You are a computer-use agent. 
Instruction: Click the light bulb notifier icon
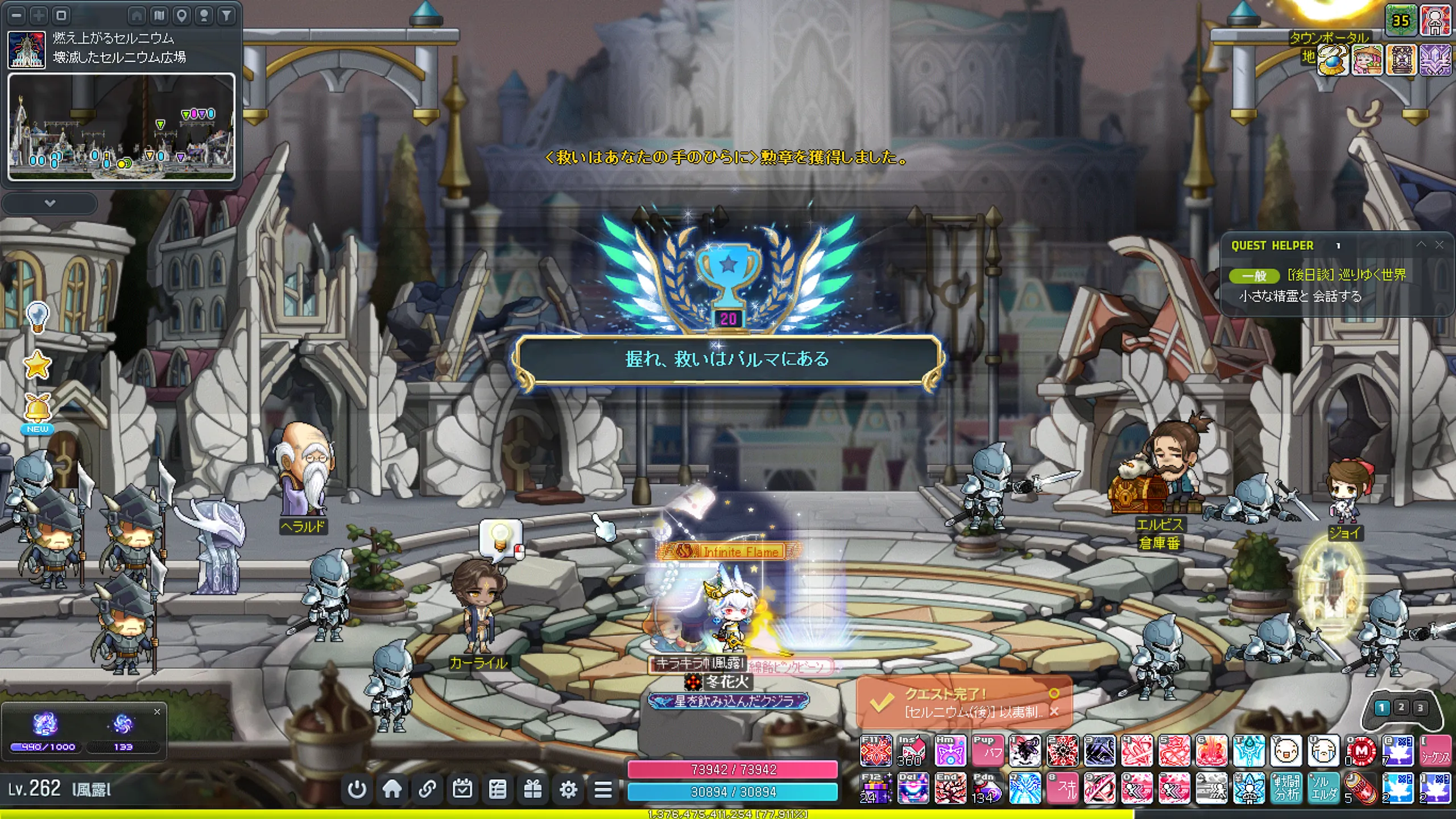(38, 316)
